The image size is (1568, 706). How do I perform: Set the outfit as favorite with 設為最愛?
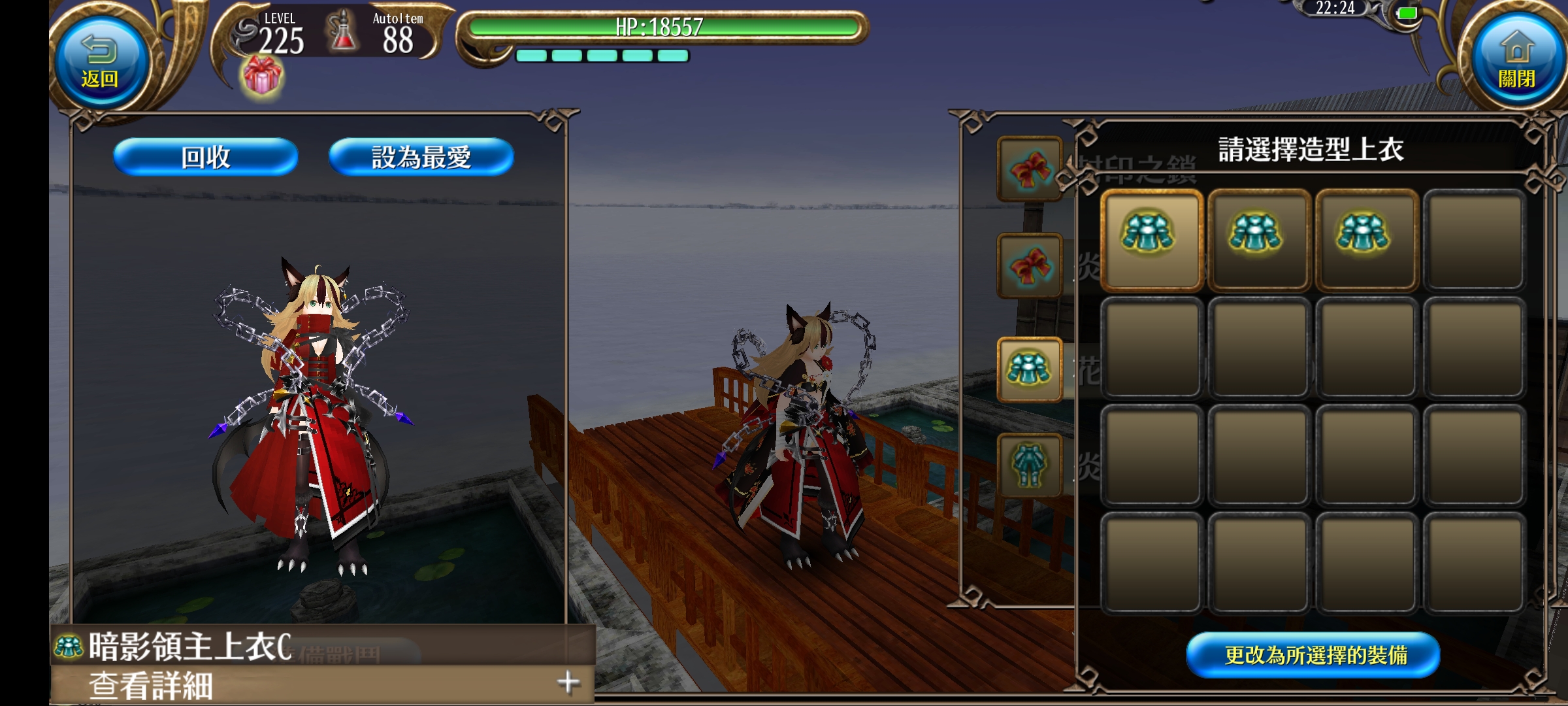click(x=421, y=157)
